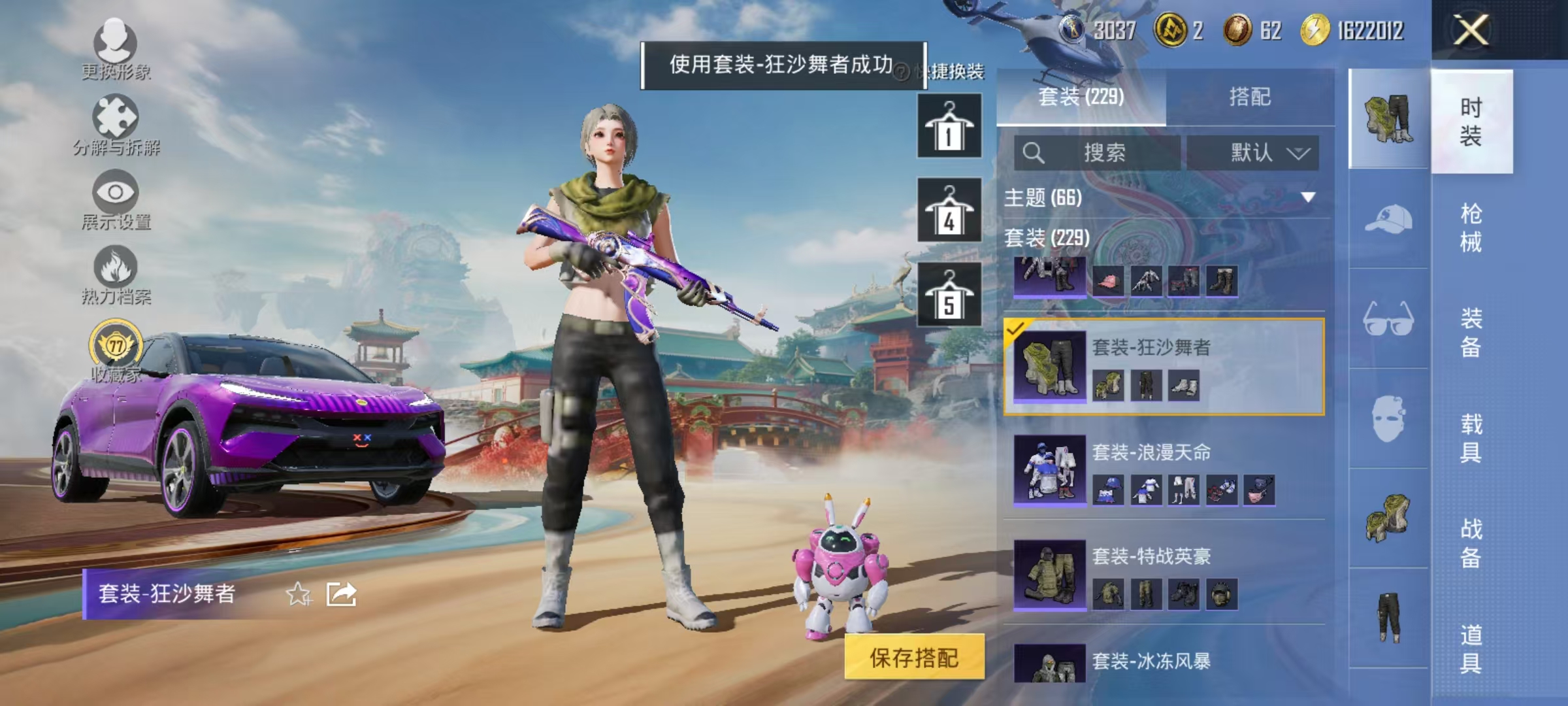
Task: Load outfit preset slot 1 hanger
Action: point(948,126)
